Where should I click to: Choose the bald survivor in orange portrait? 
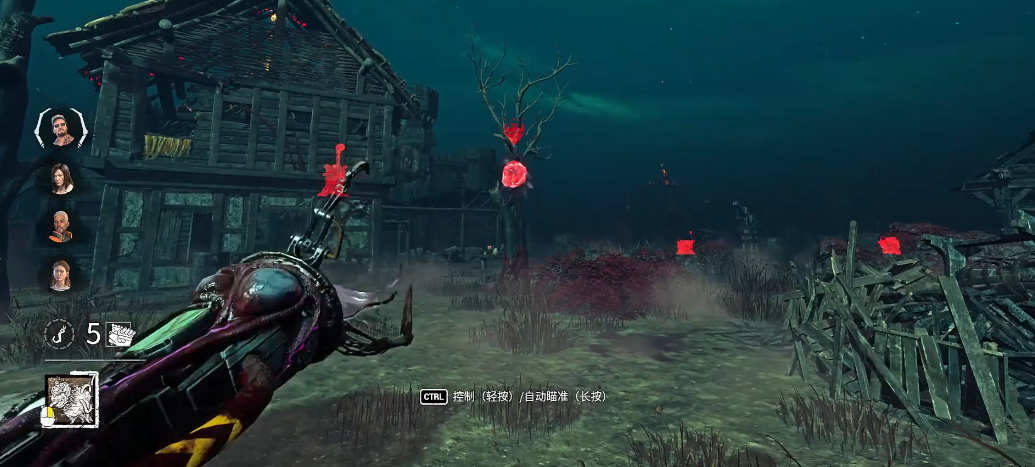(x=61, y=226)
